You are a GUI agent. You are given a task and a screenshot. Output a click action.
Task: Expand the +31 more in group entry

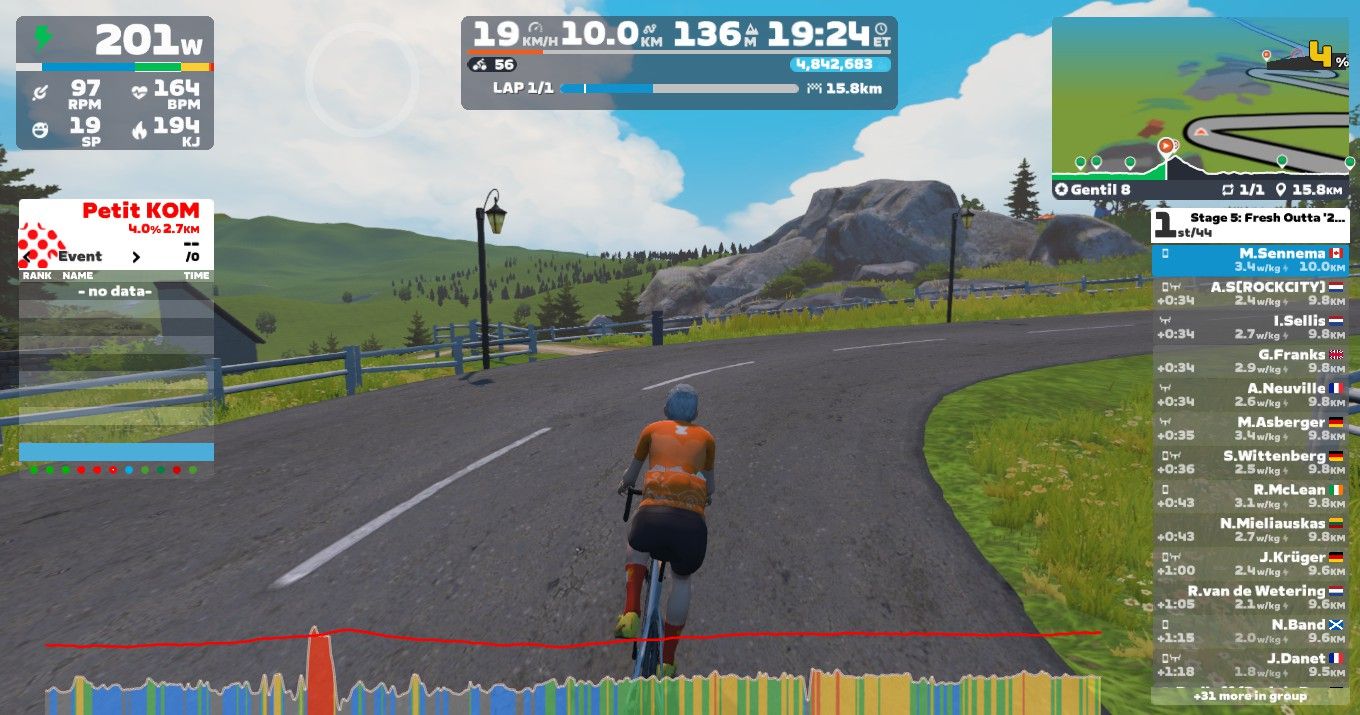1250,695
